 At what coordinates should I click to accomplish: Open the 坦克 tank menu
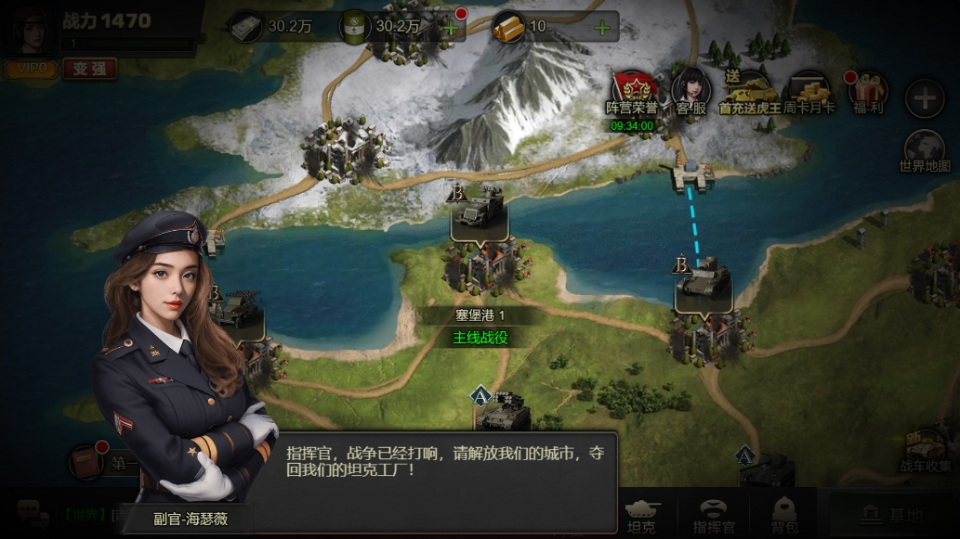(x=640, y=515)
